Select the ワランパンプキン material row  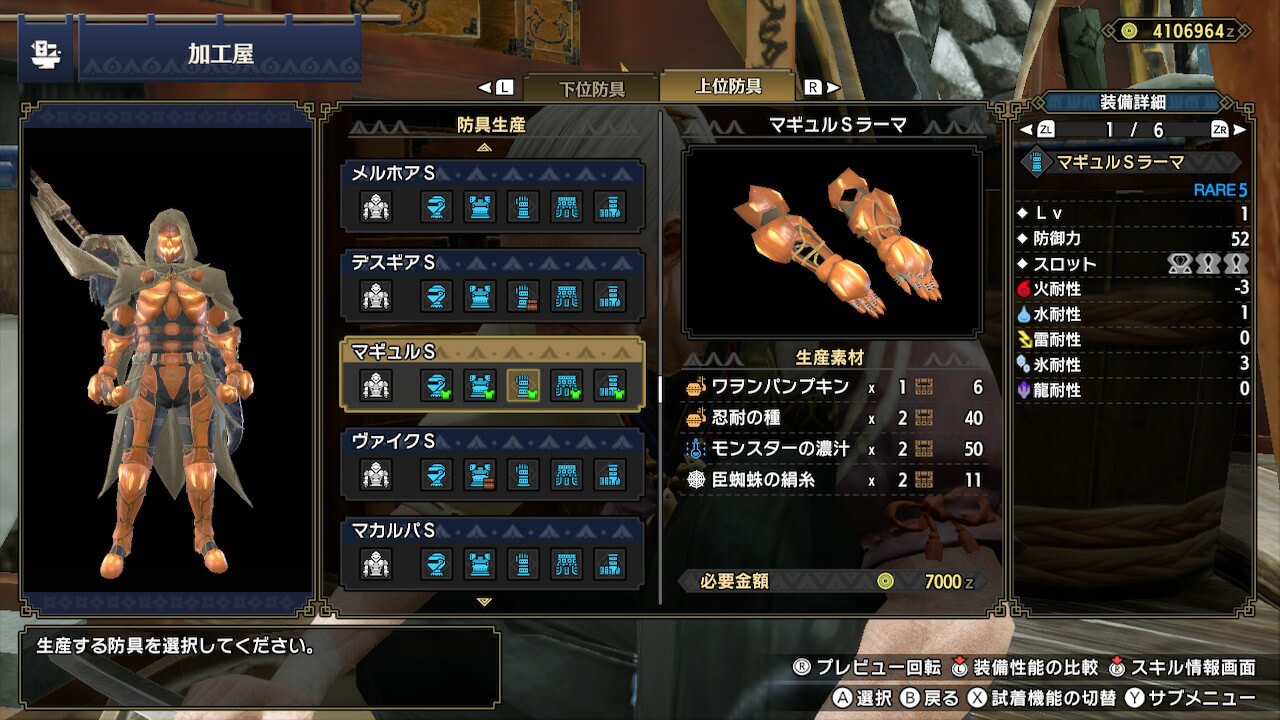[833, 387]
